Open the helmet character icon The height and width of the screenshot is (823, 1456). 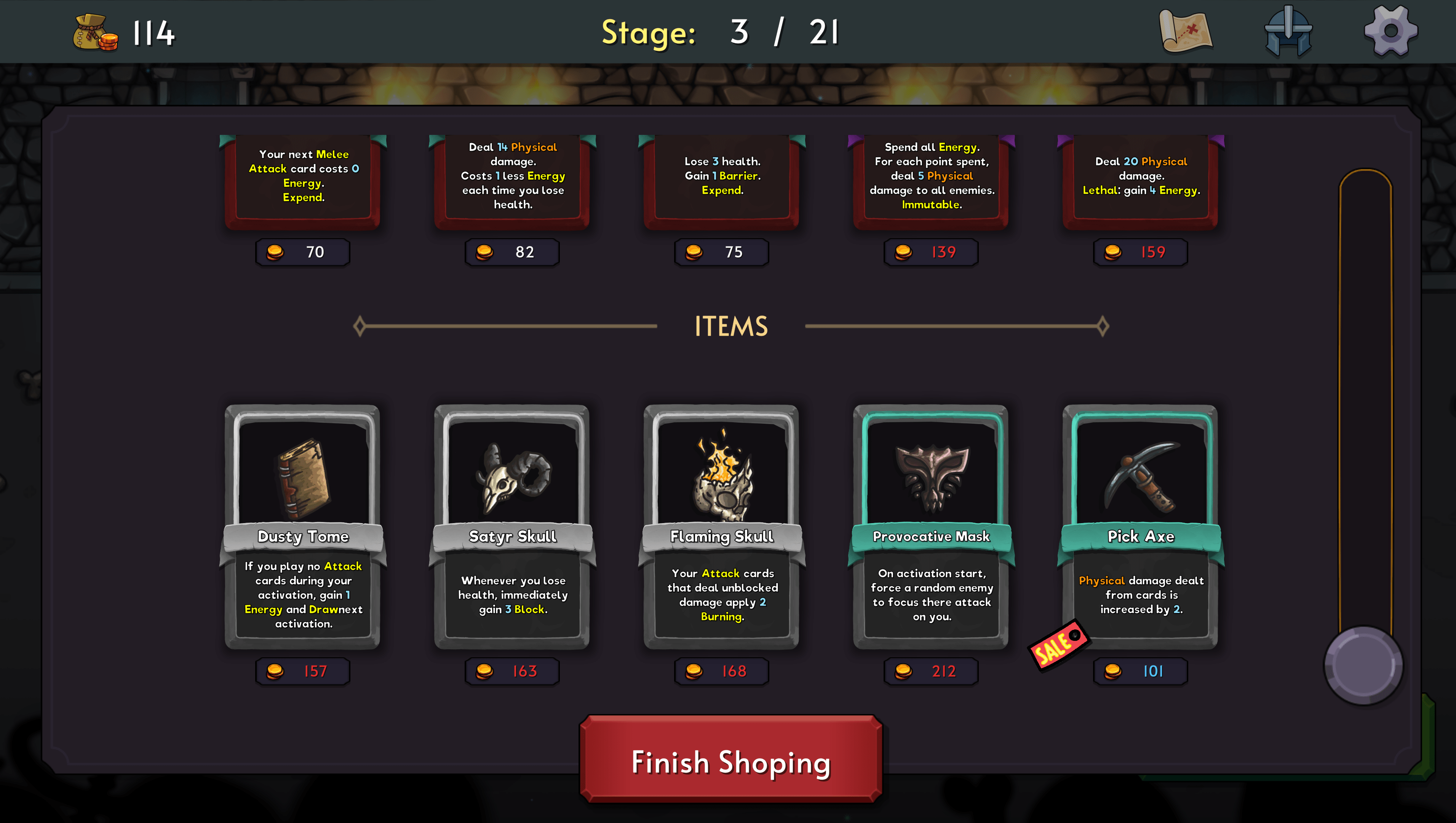(x=1288, y=31)
